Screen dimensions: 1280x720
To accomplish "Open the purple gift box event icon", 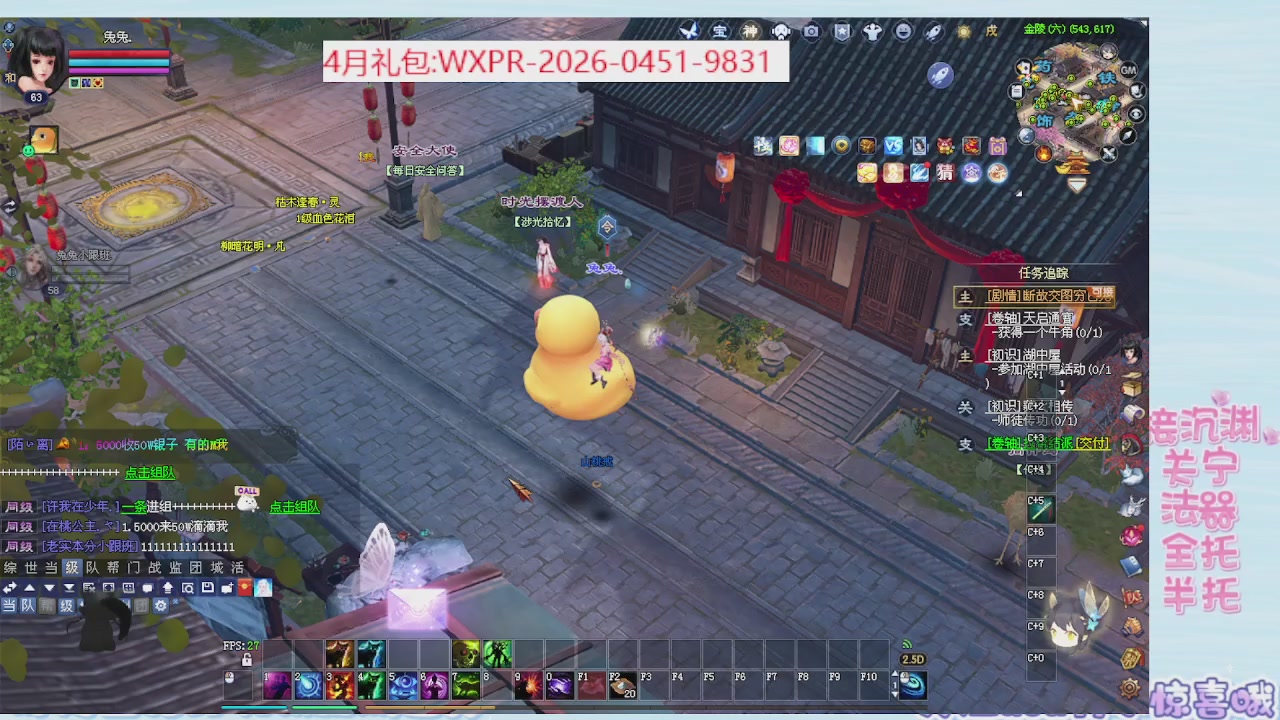I will [999, 146].
